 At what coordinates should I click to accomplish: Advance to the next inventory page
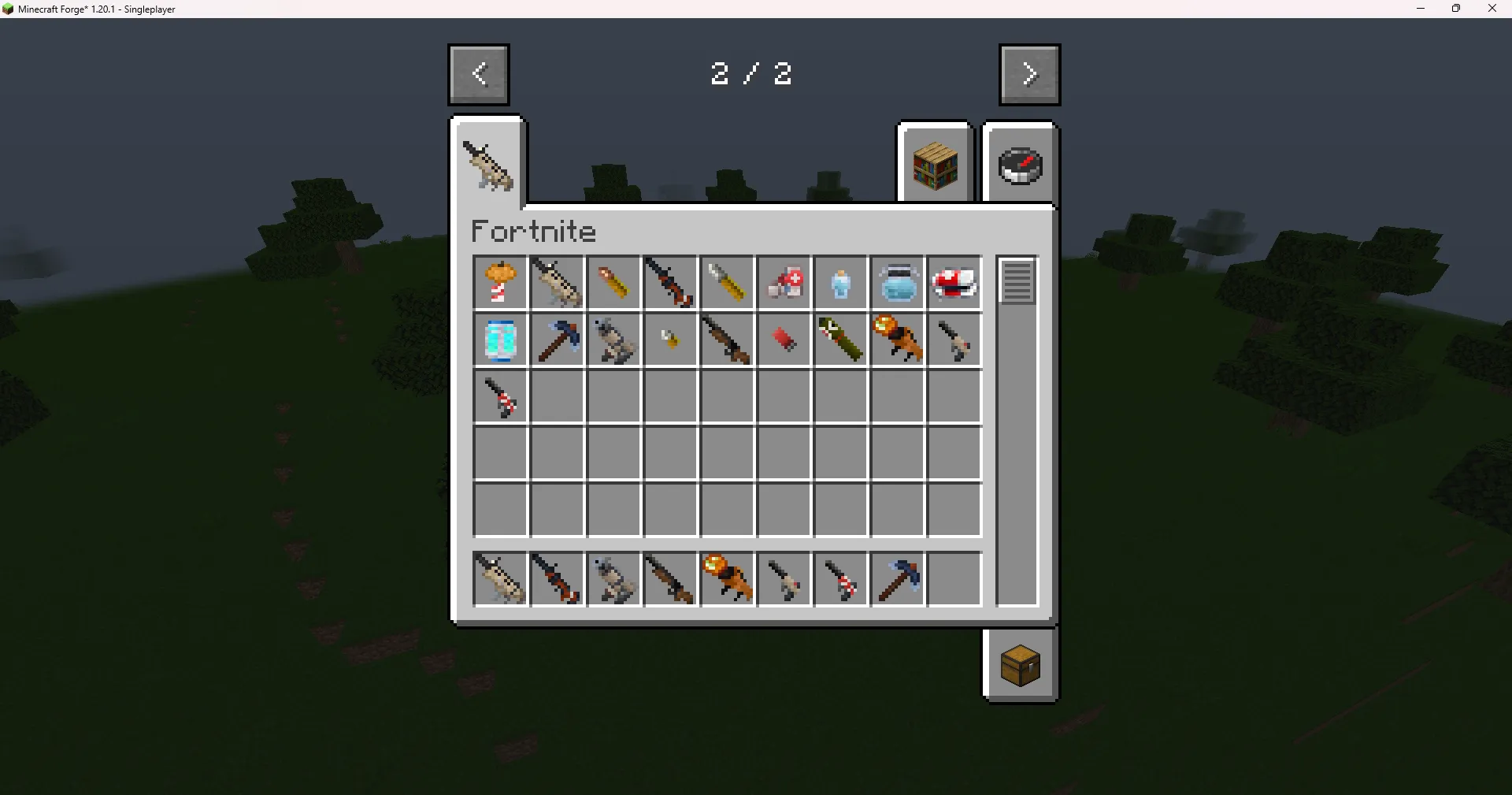point(1029,74)
